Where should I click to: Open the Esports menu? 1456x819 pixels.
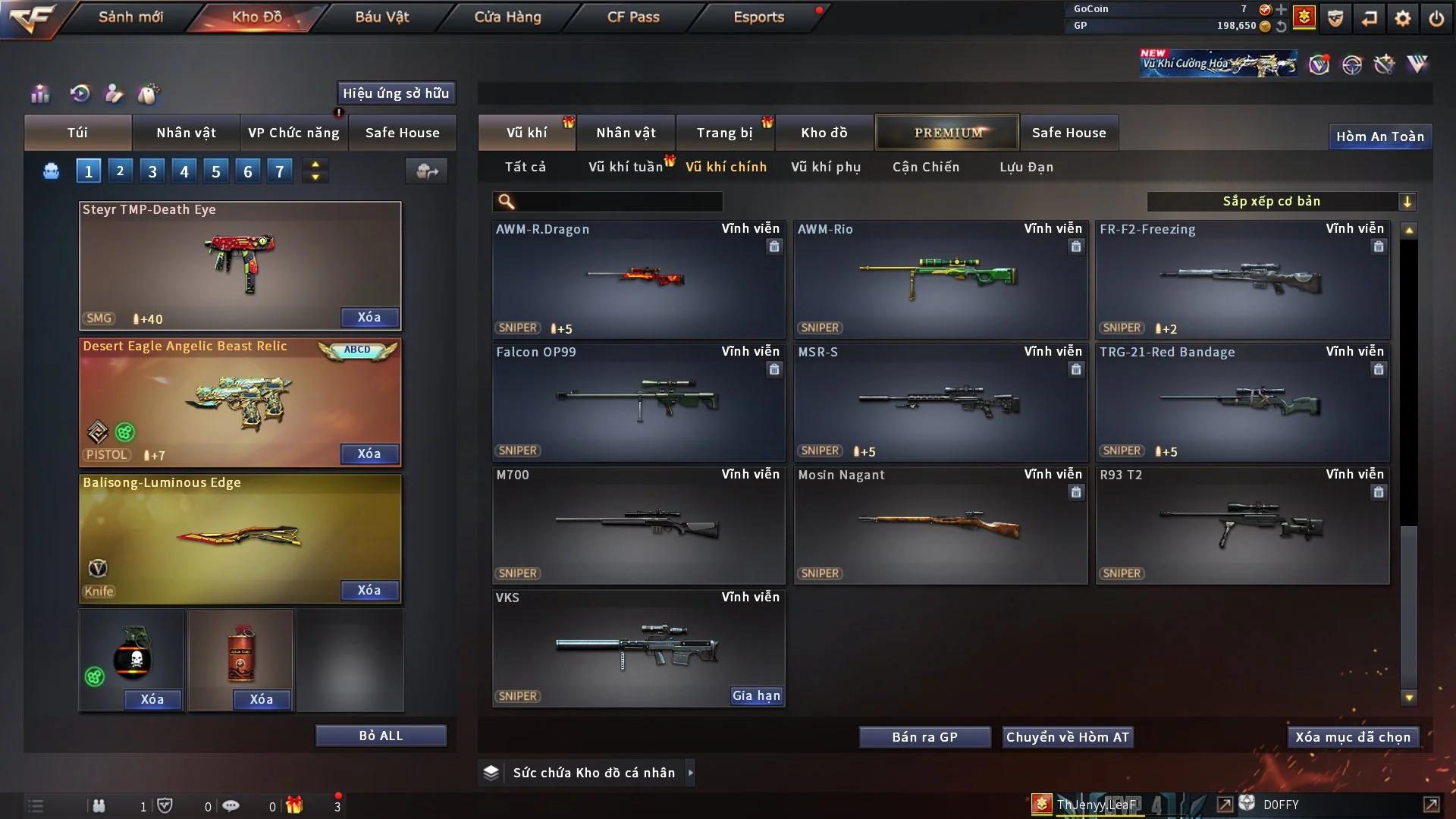[x=758, y=17]
